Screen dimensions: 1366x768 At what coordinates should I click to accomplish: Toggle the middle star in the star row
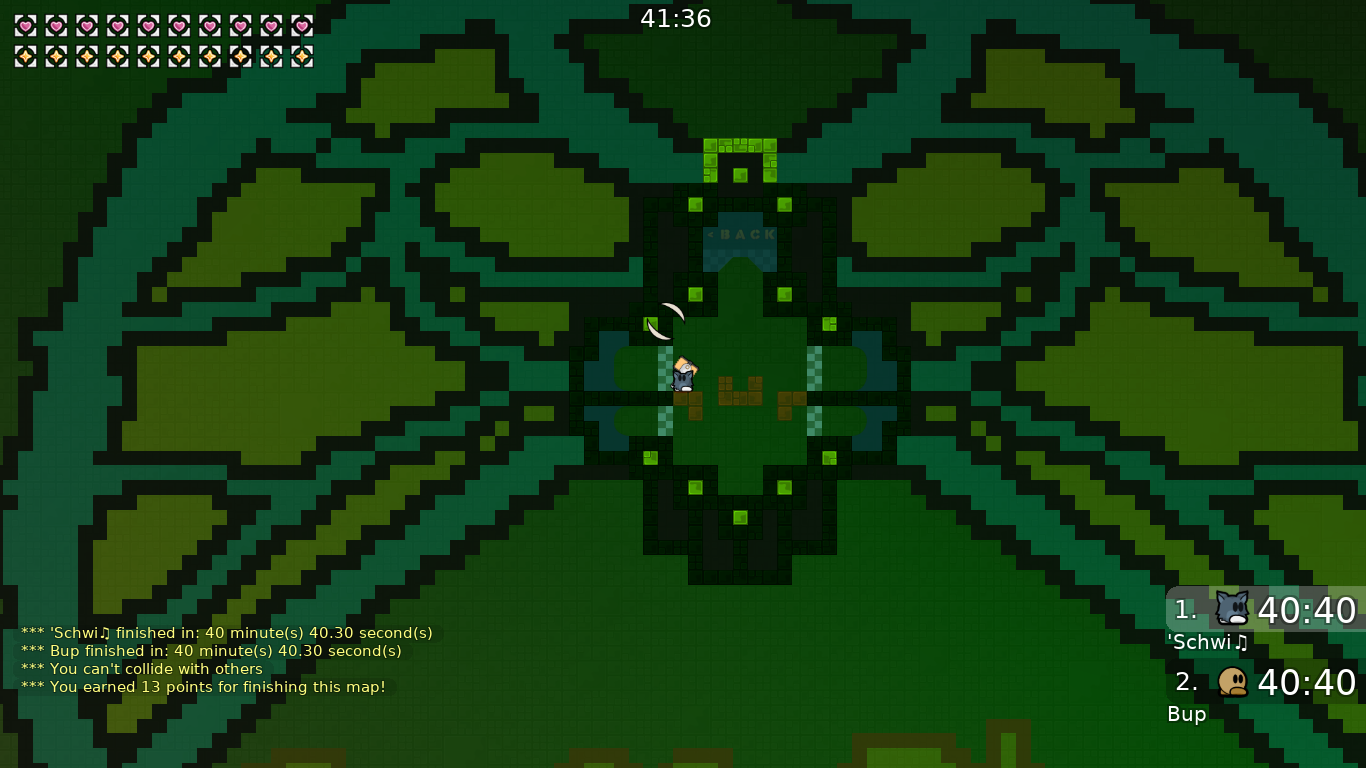pyautogui.click(x=148, y=56)
